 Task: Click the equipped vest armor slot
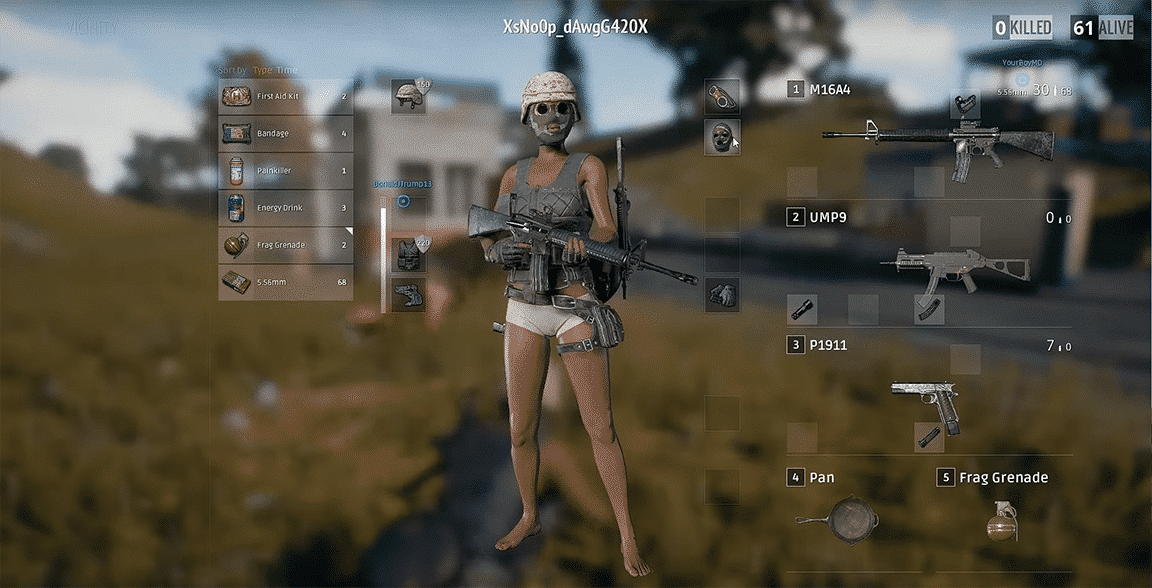pyautogui.click(x=408, y=254)
